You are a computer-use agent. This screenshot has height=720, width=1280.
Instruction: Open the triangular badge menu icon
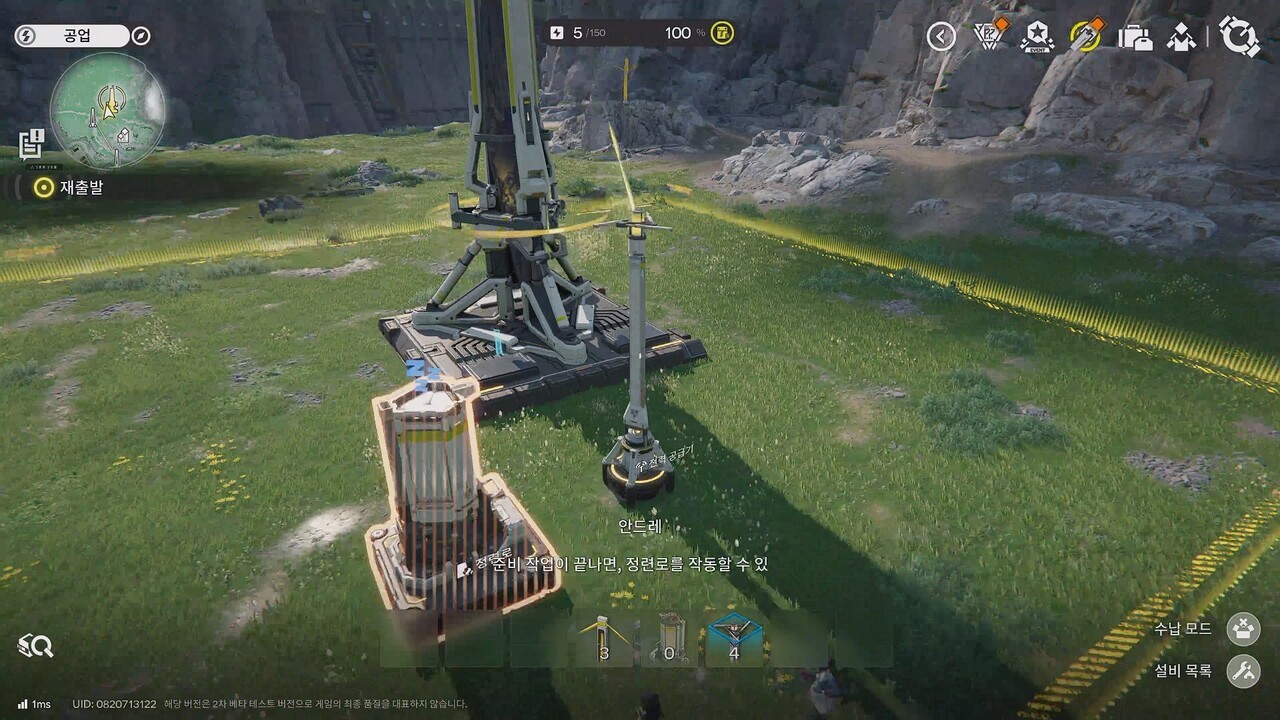(988, 37)
